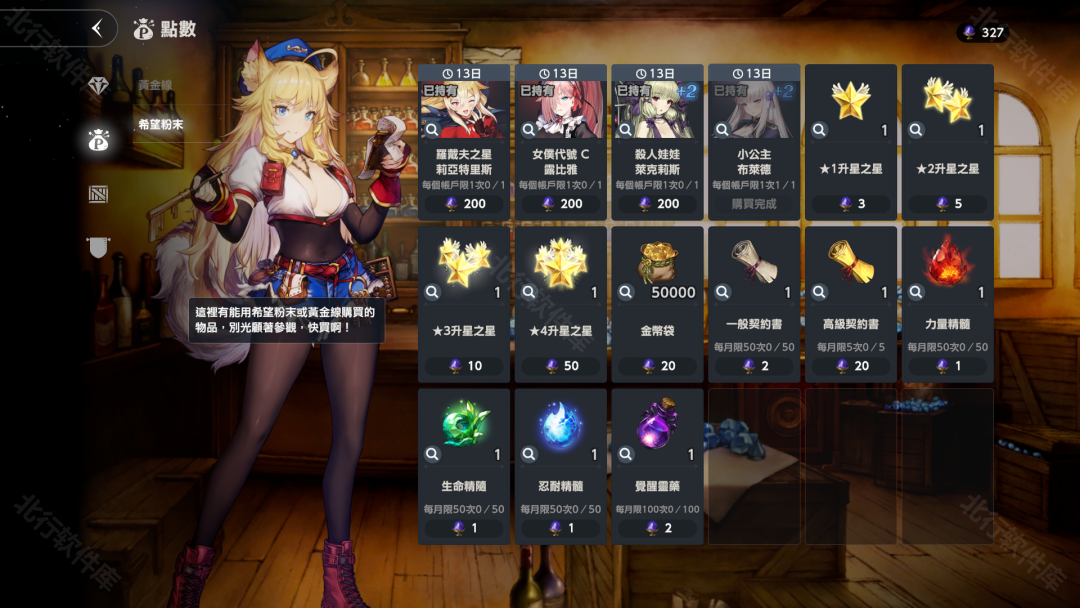Screen dimensions: 1080x608
Task: Purchase the ★3升星之星 item
Action: (x=464, y=304)
